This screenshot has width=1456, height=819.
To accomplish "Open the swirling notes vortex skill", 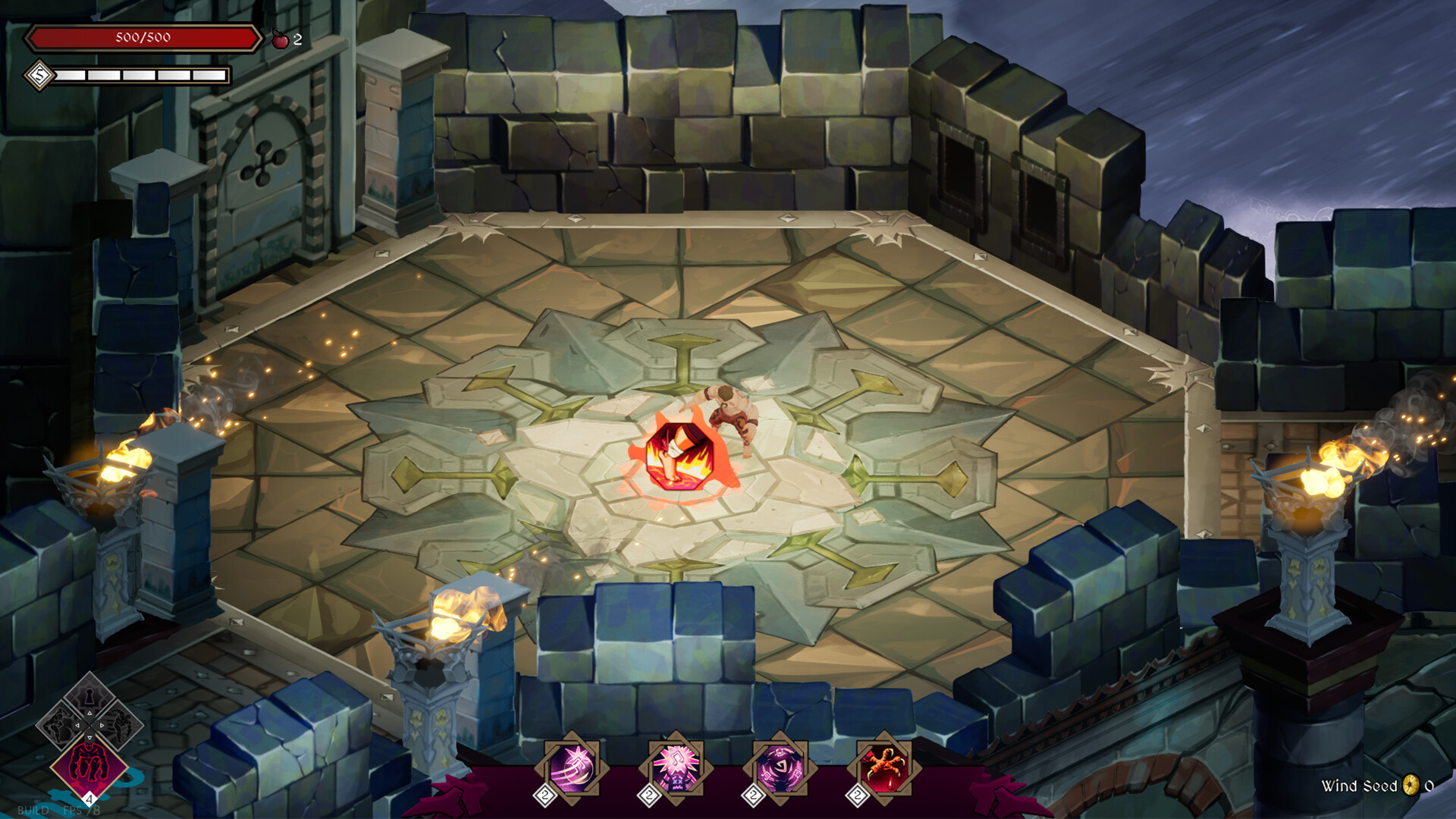I will tap(780, 765).
